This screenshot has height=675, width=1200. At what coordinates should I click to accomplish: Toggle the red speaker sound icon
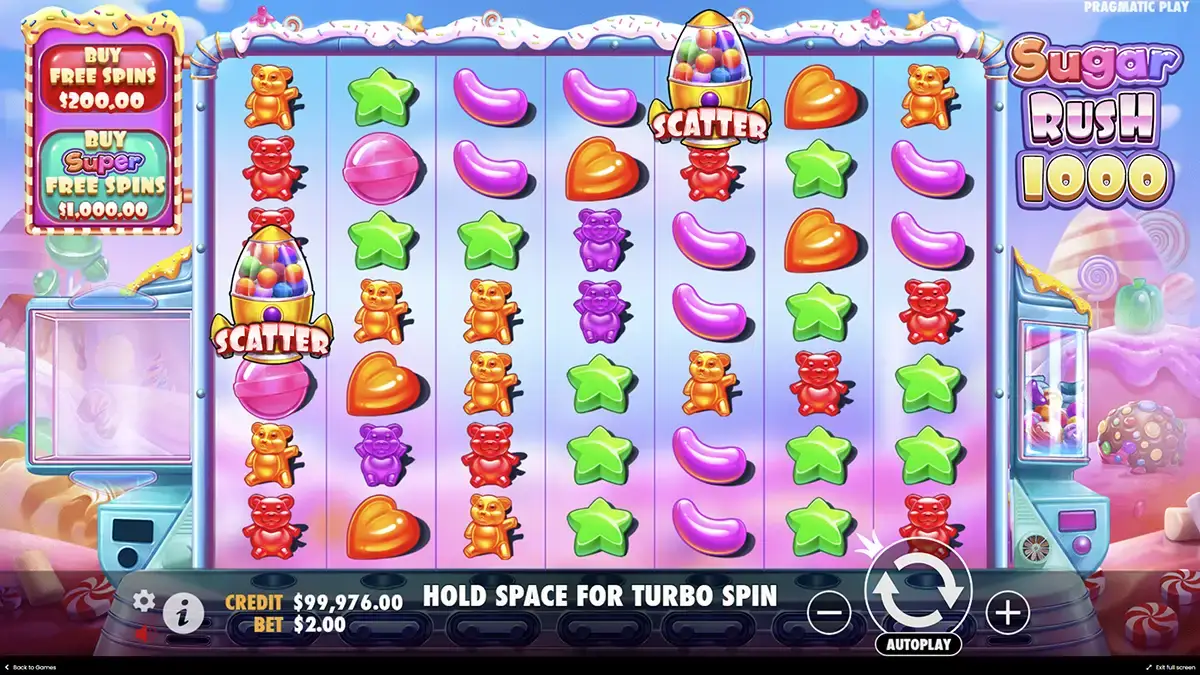tap(144, 633)
